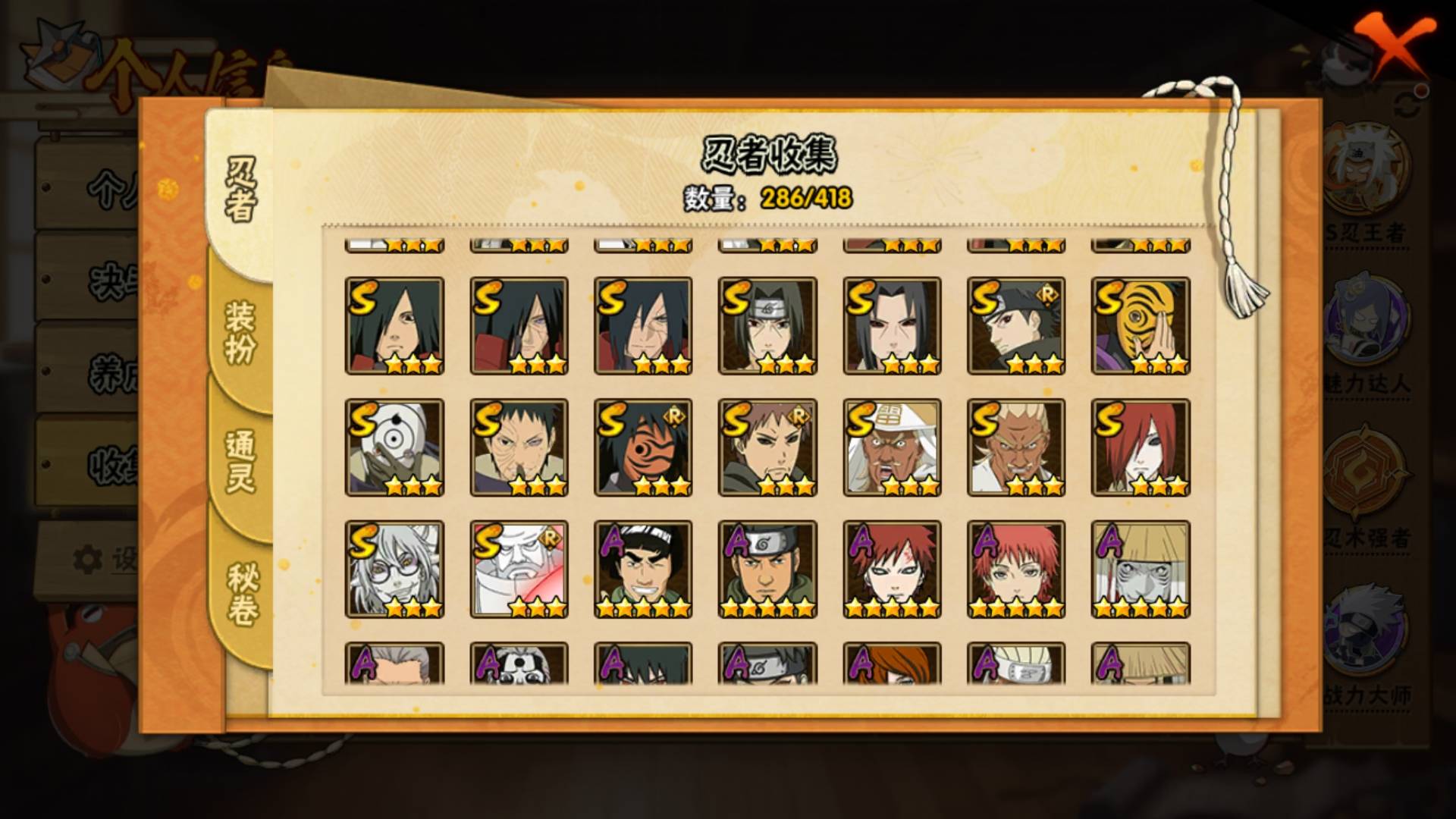Select the Asuma portrait with Leaf headband
1456x819 pixels.
tap(767, 569)
